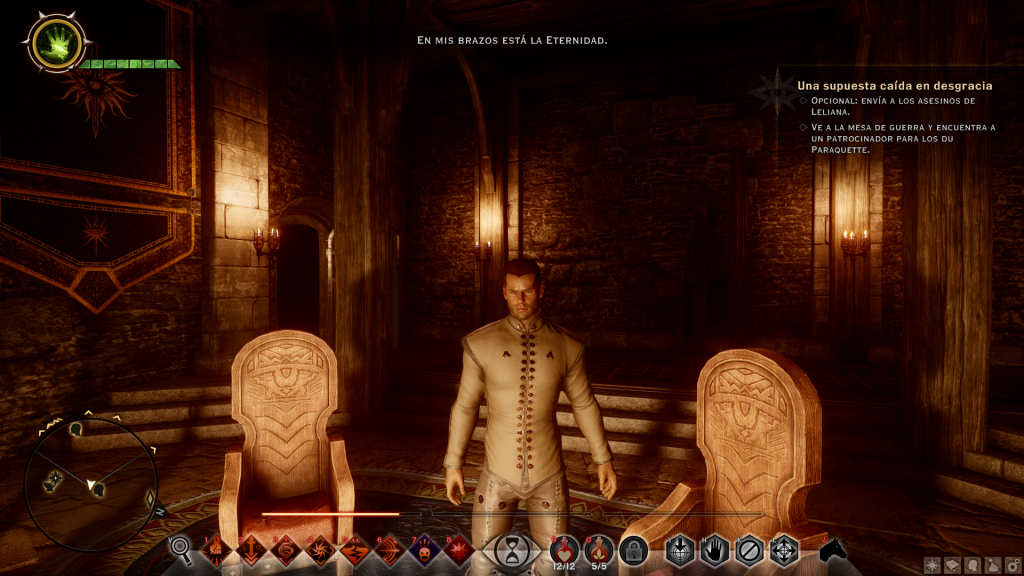The height and width of the screenshot is (576, 1024).
Task: Click the magnifying glass search icon
Action: pyautogui.click(x=180, y=548)
